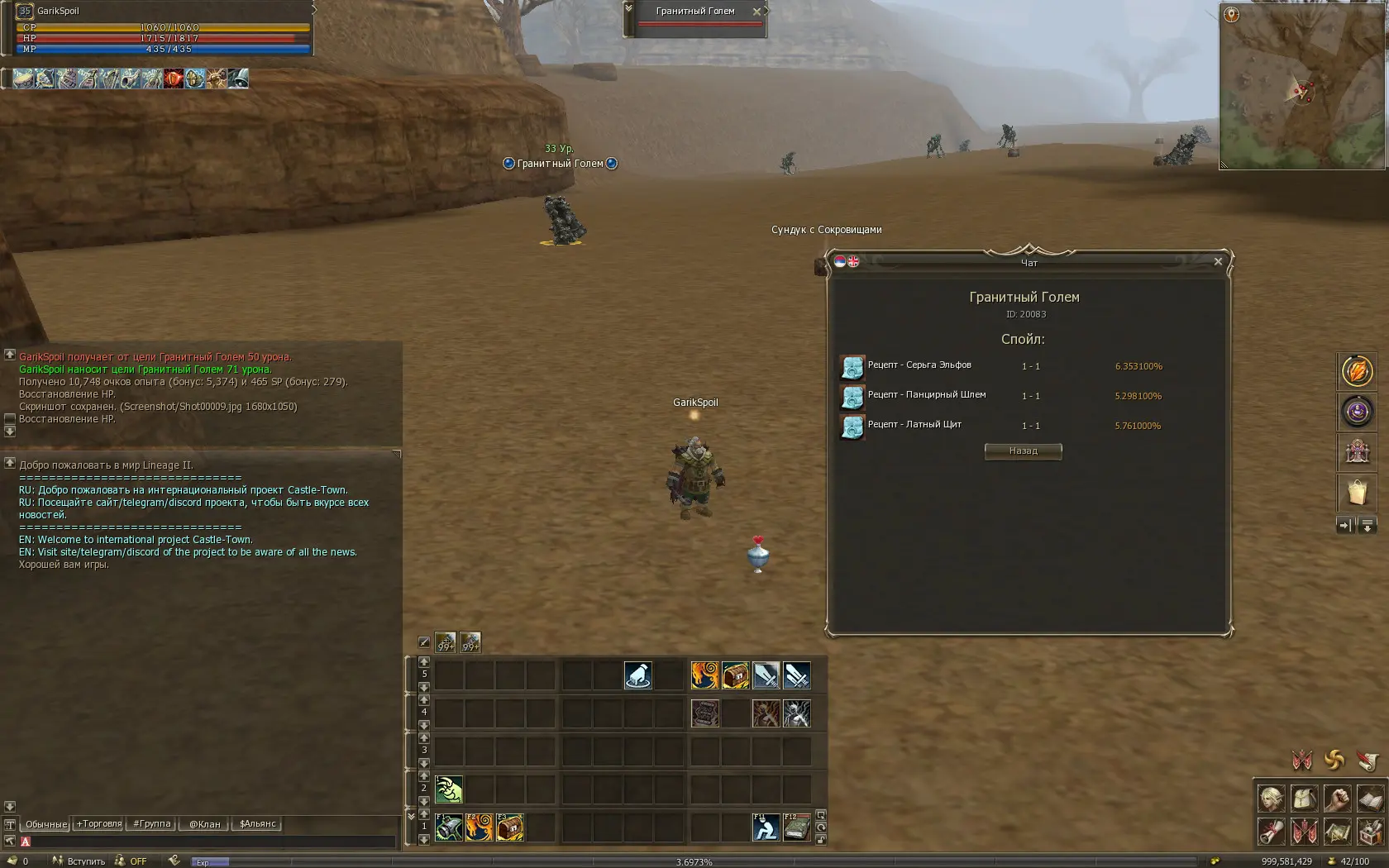Screen dimensions: 1389x868
Task: Open the @Клан chat tab
Action: coord(204,824)
